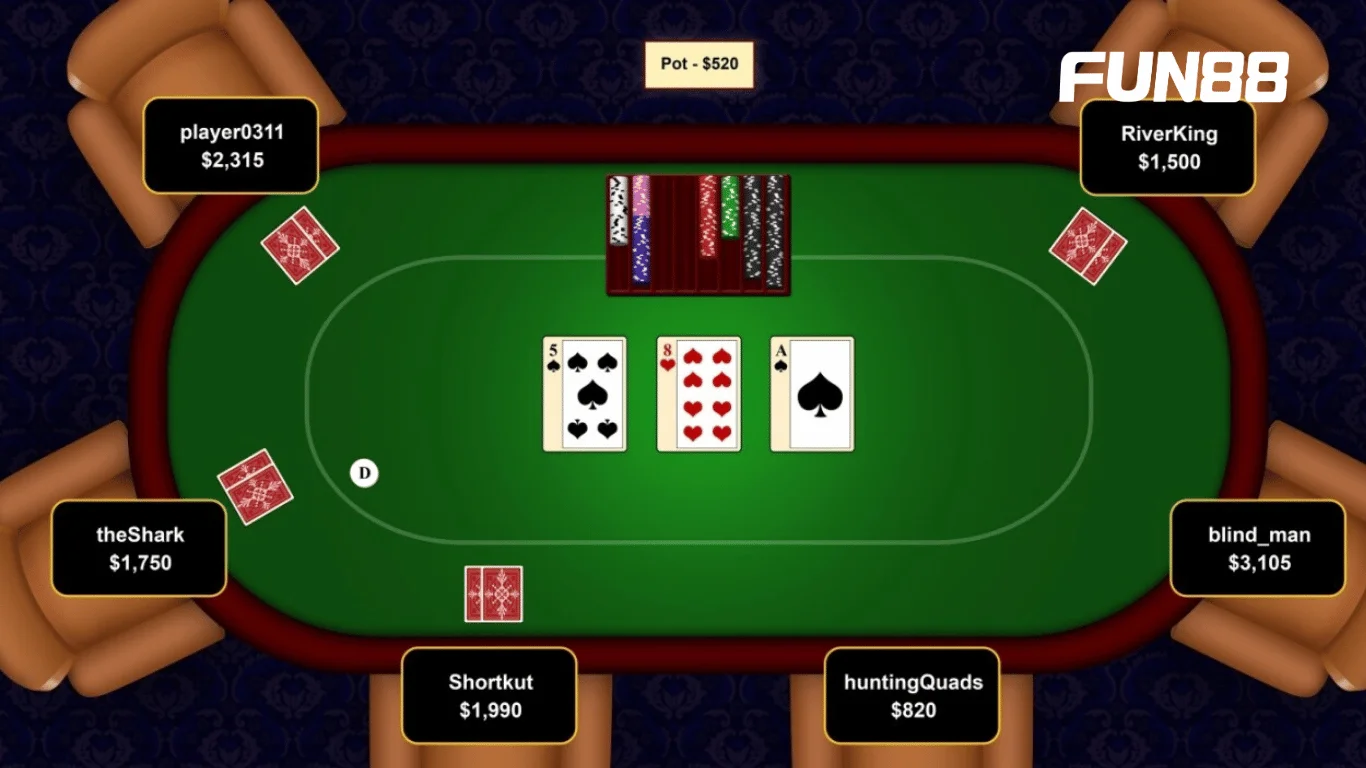Click RiverKing's face-down cards
This screenshot has width=1366, height=768.
click(x=1088, y=245)
